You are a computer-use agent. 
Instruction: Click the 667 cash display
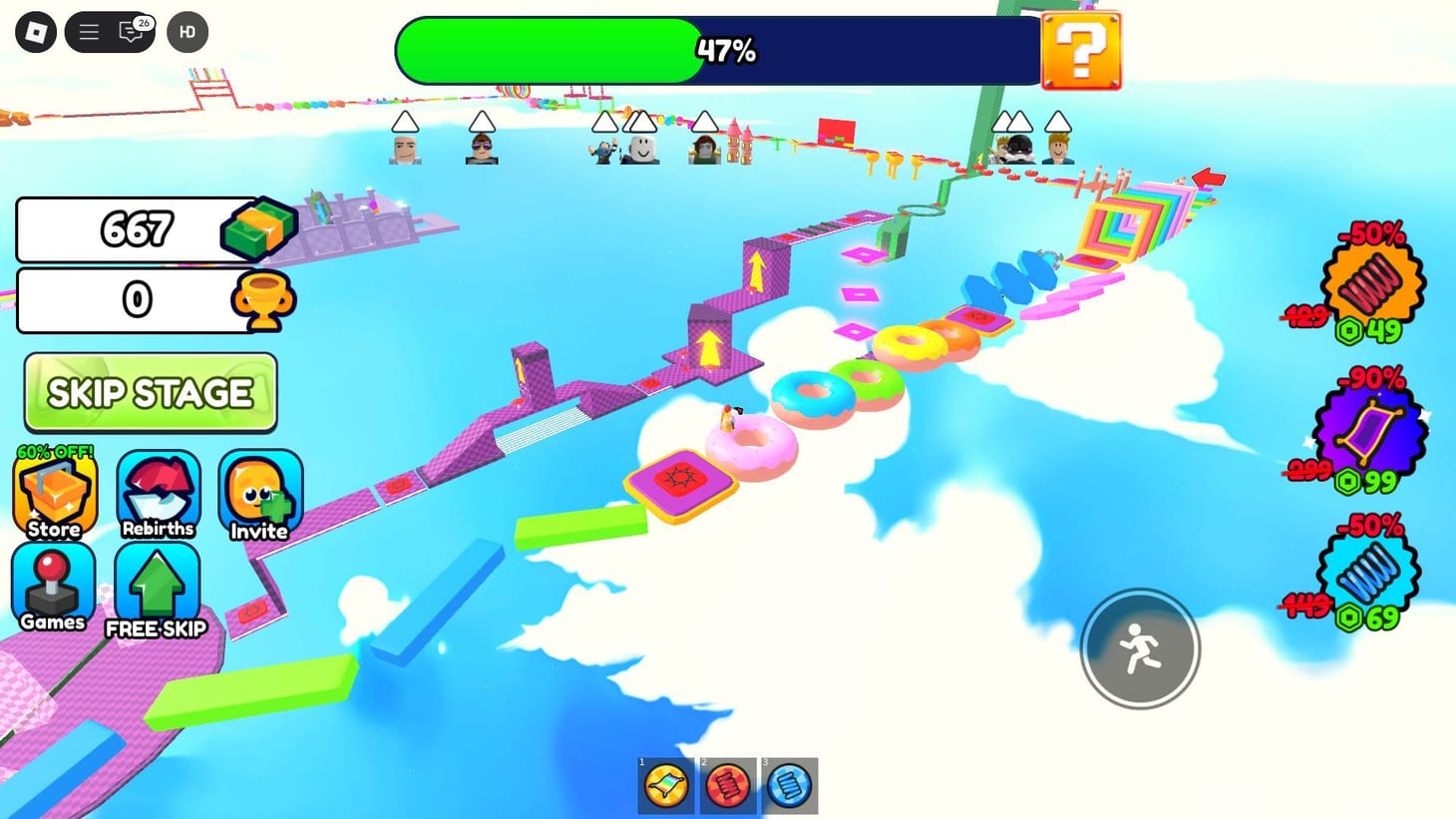(x=140, y=228)
